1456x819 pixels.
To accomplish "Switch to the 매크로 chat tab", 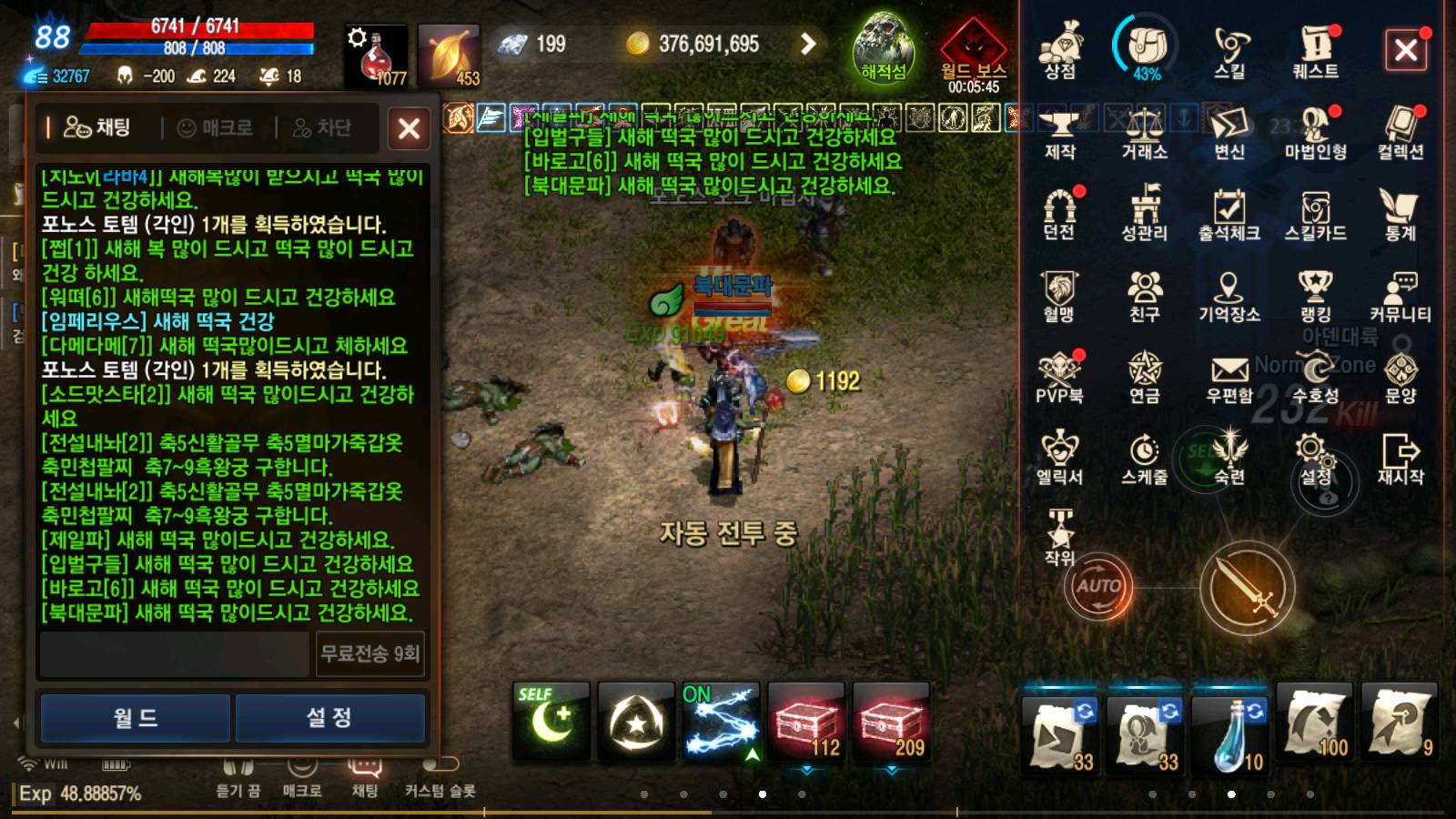I will click(224, 127).
